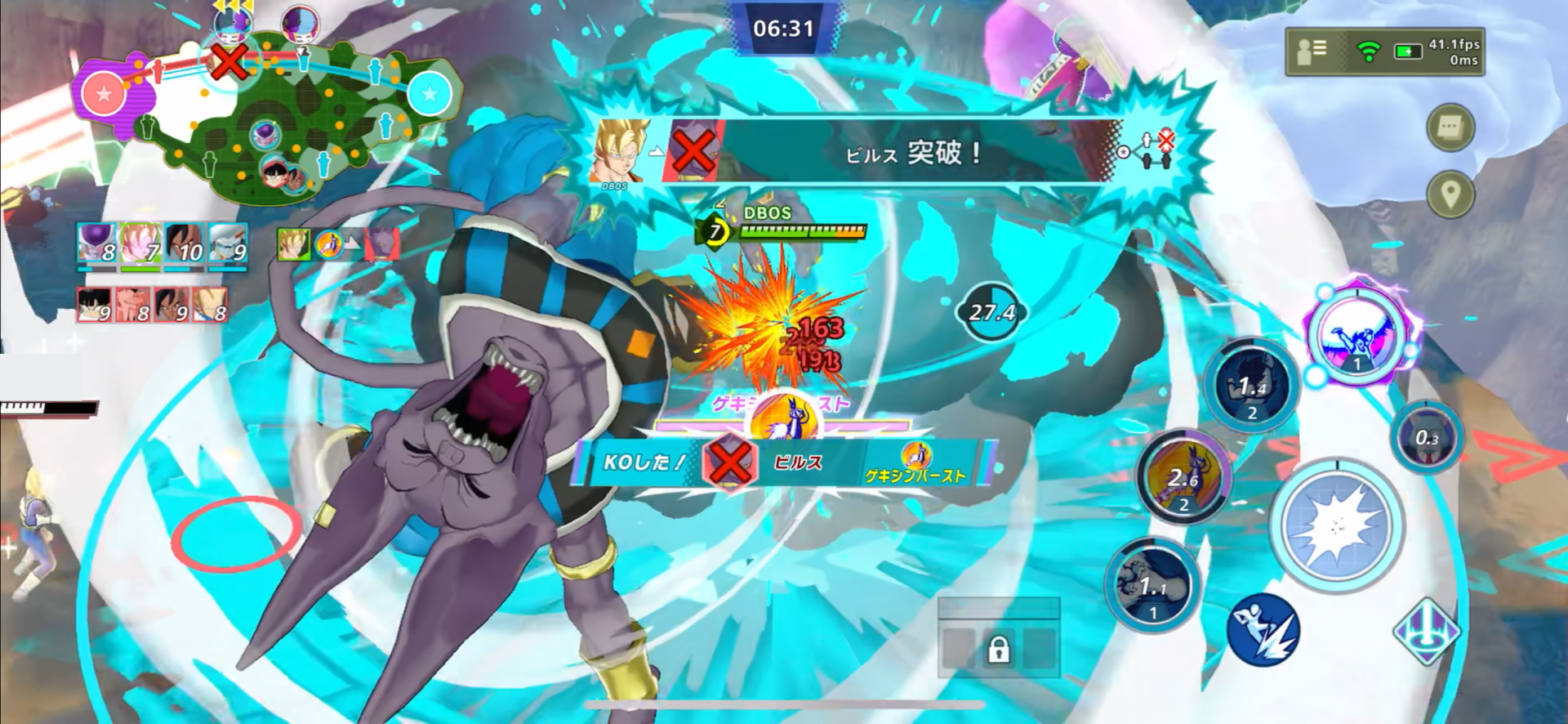
Task: Select the level 10 ally portrait
Action: tap(185, 244)
